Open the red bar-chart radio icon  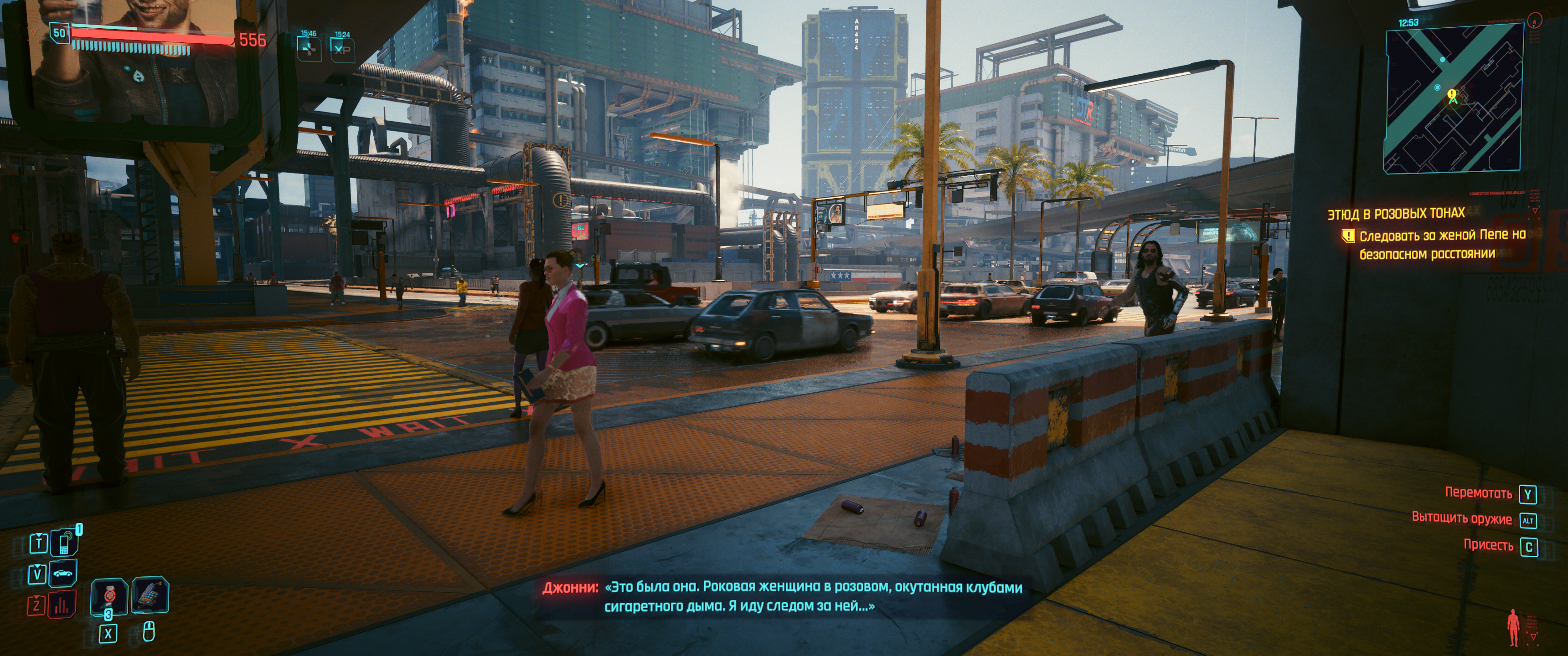(62, 605)
